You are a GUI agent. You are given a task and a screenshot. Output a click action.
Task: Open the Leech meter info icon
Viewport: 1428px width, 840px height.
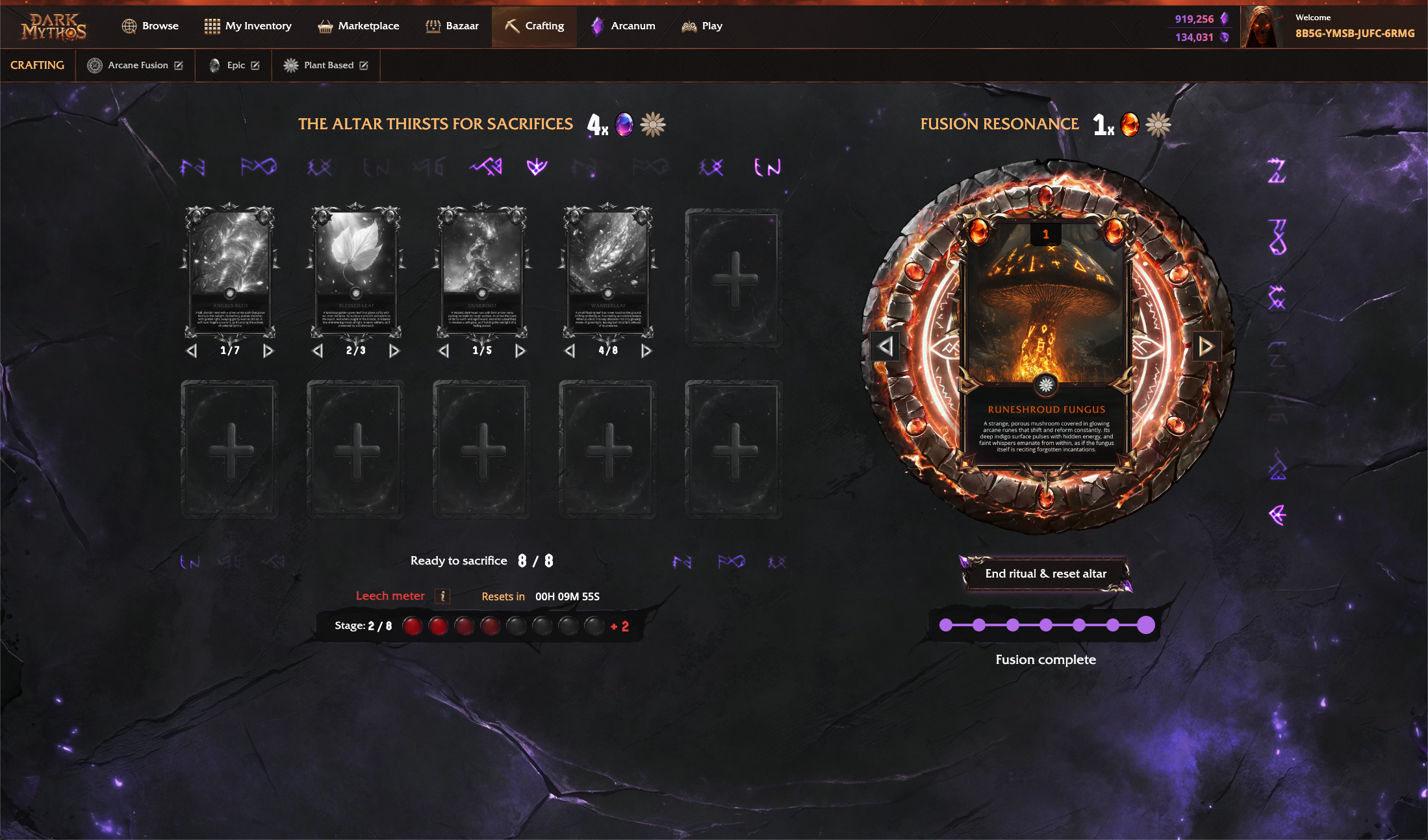pyautogui.click(x=442, y=596)
